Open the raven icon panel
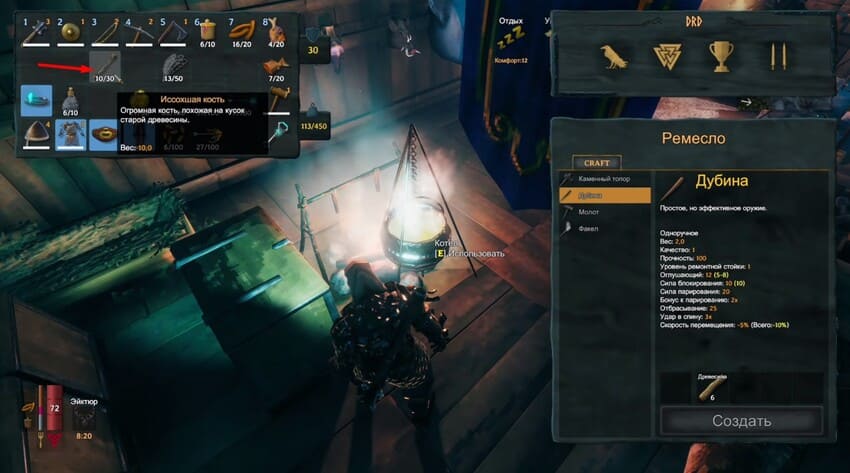Viewport: 850px width, 473px height. coord(610,58)
